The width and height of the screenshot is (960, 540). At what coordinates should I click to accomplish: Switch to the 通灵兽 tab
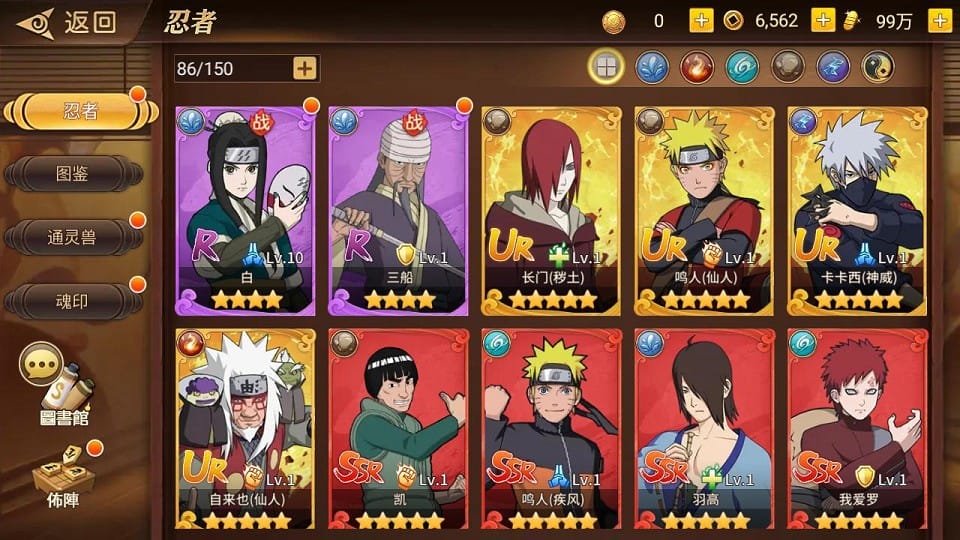point(72,237)
